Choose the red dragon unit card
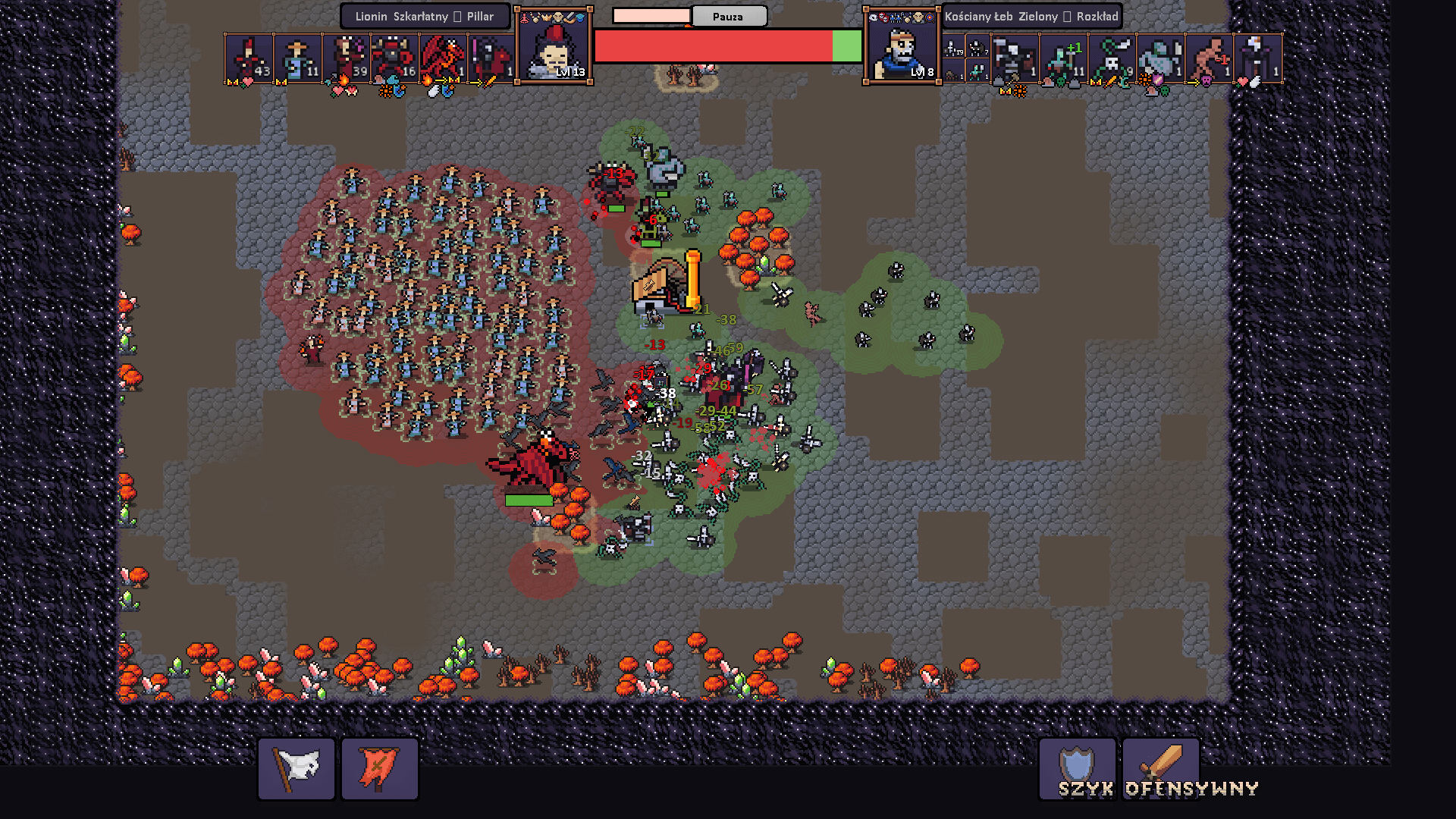1456x819 pixels. click(x=444, y=58)
